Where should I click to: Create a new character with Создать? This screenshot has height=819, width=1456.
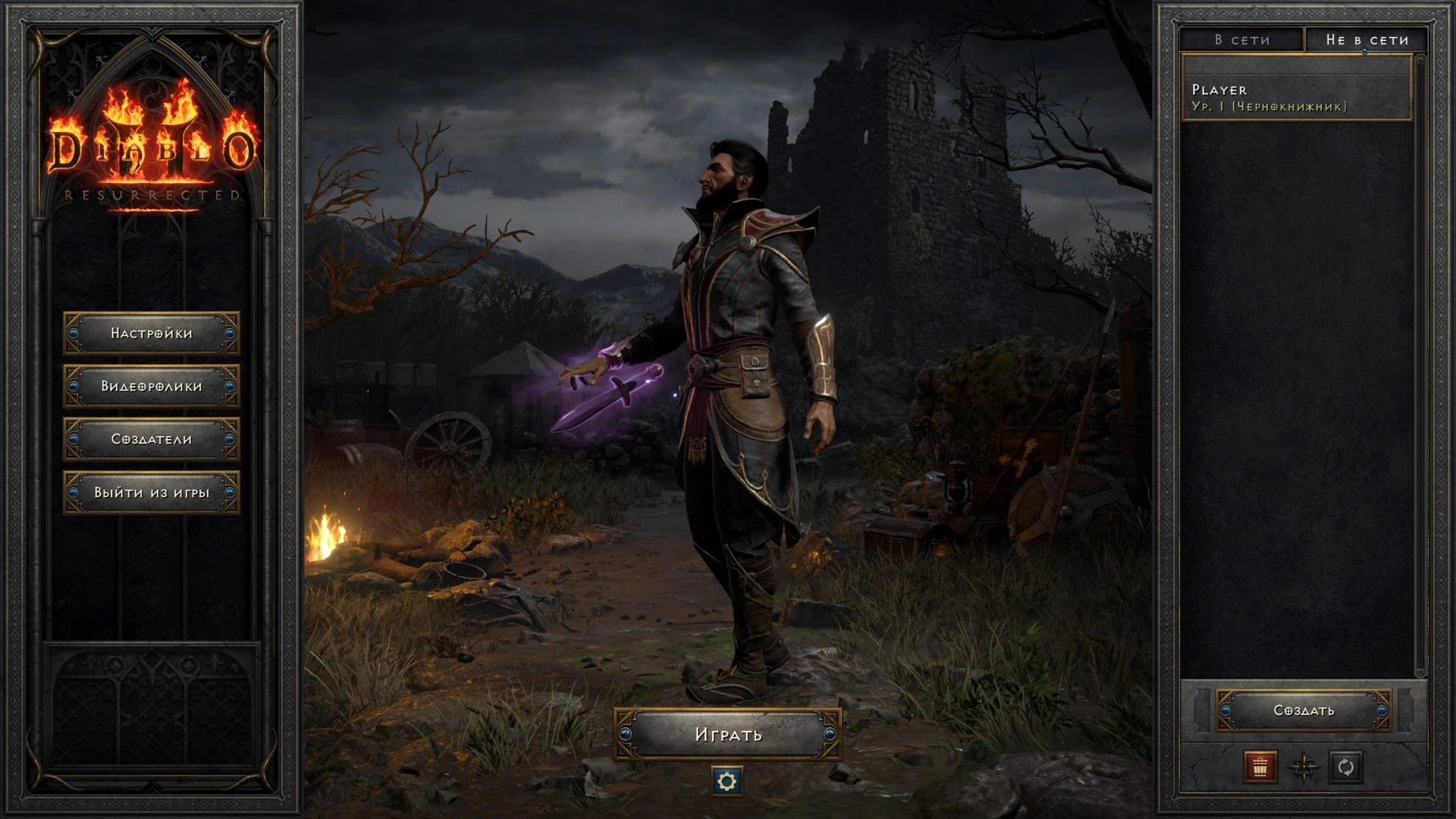coord(1304,711)
